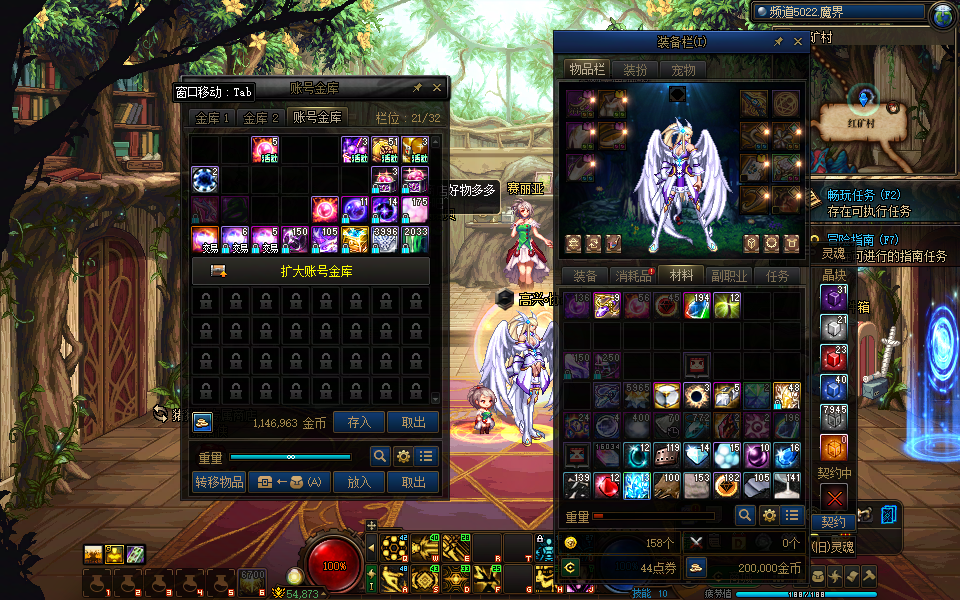Click the 扩大账号金库 expand vault button
The height and width of the screenshot is (600, 960).
tap(310, 271)
